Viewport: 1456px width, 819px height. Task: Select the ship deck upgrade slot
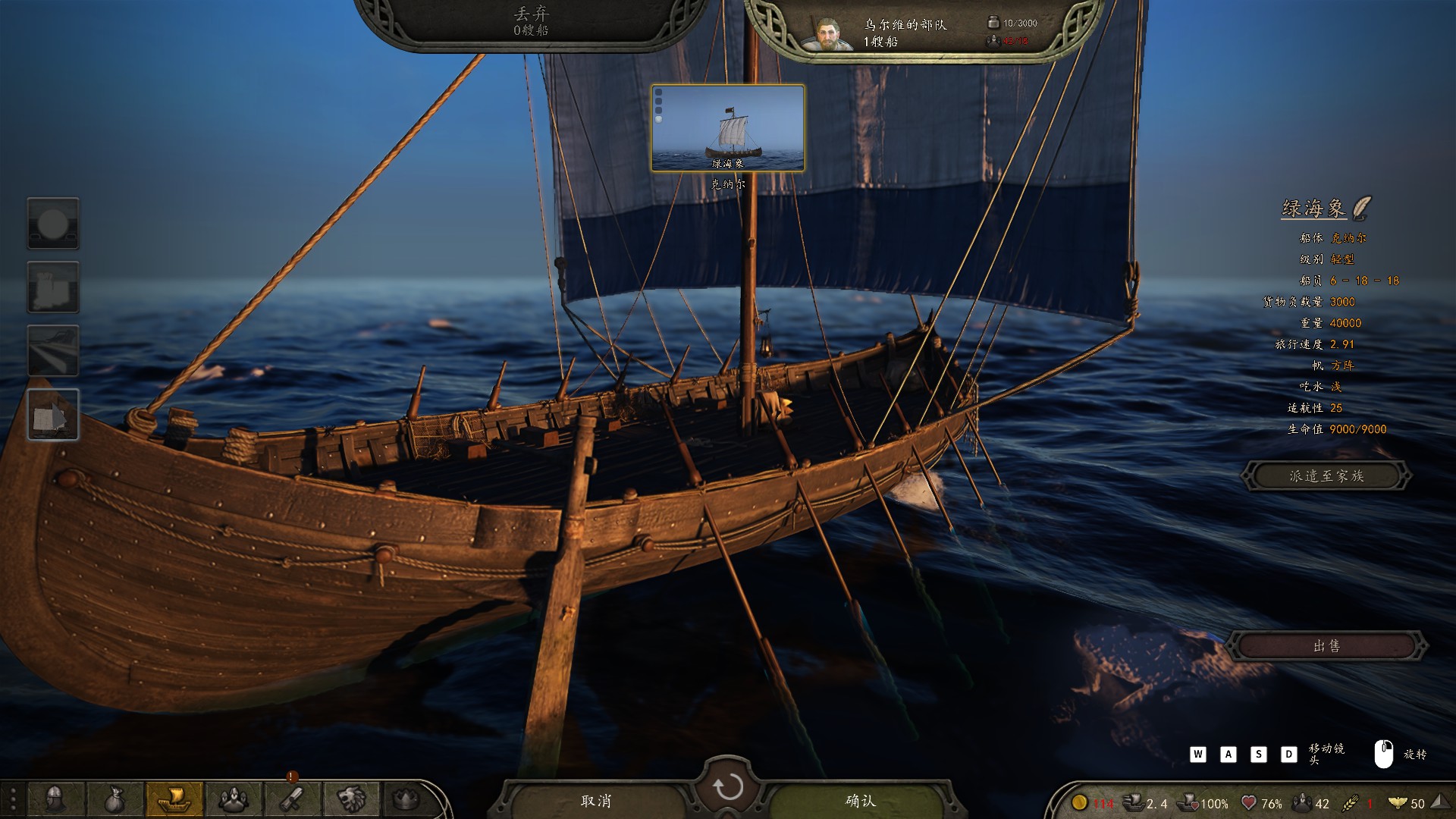(x=53, y=351)
